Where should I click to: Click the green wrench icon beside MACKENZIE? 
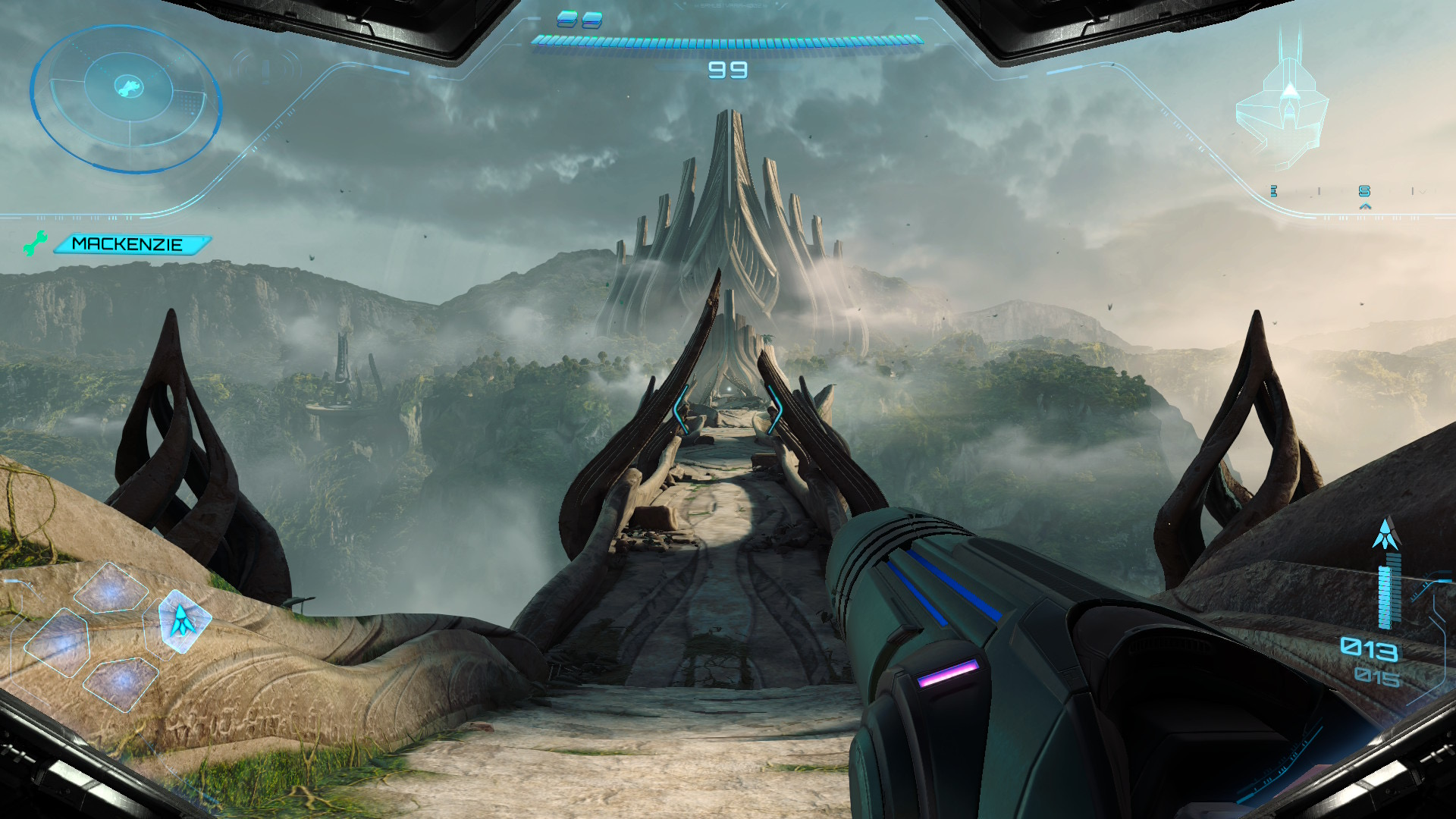point(35,243)
